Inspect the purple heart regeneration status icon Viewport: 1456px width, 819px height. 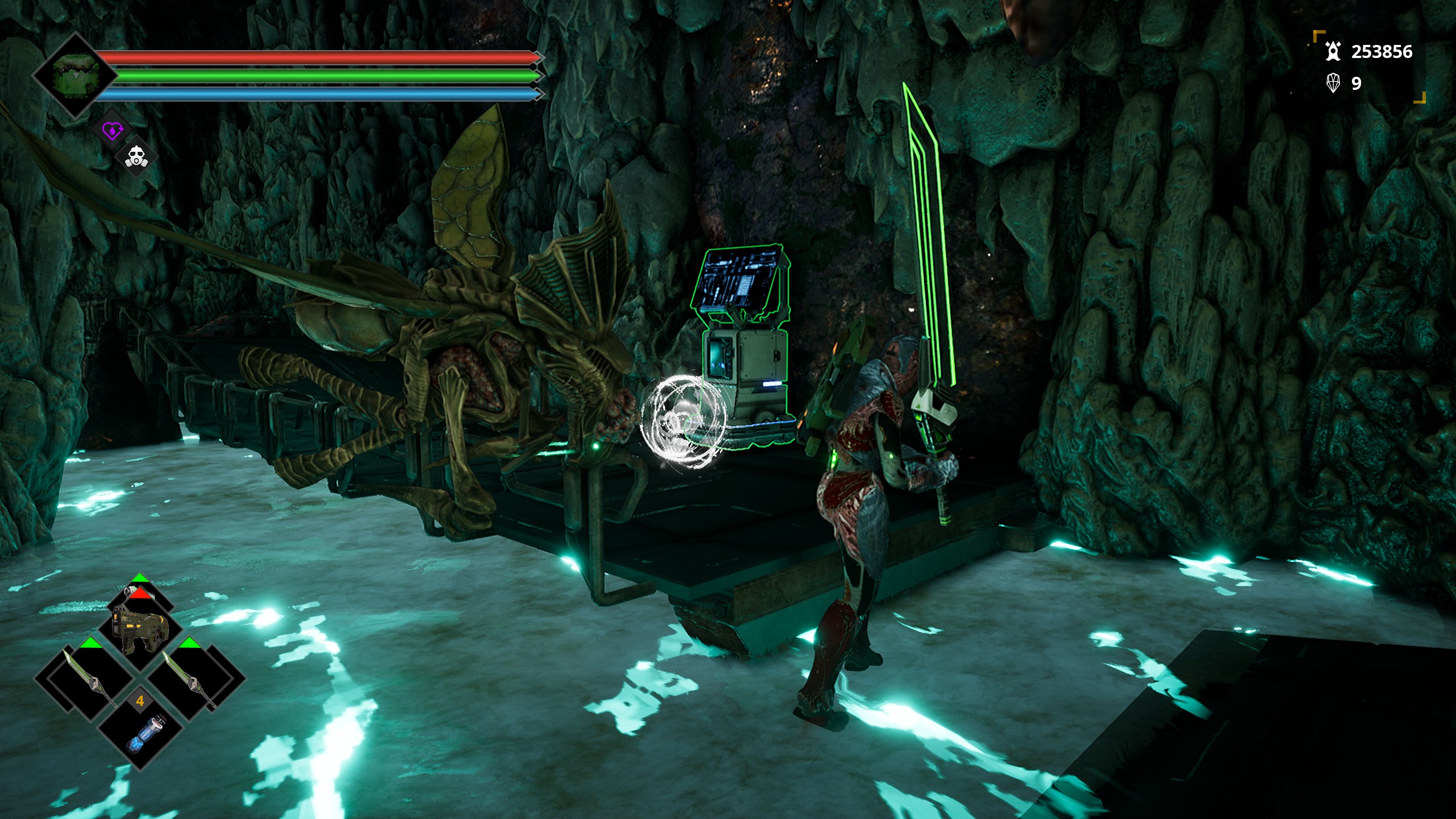112,131
